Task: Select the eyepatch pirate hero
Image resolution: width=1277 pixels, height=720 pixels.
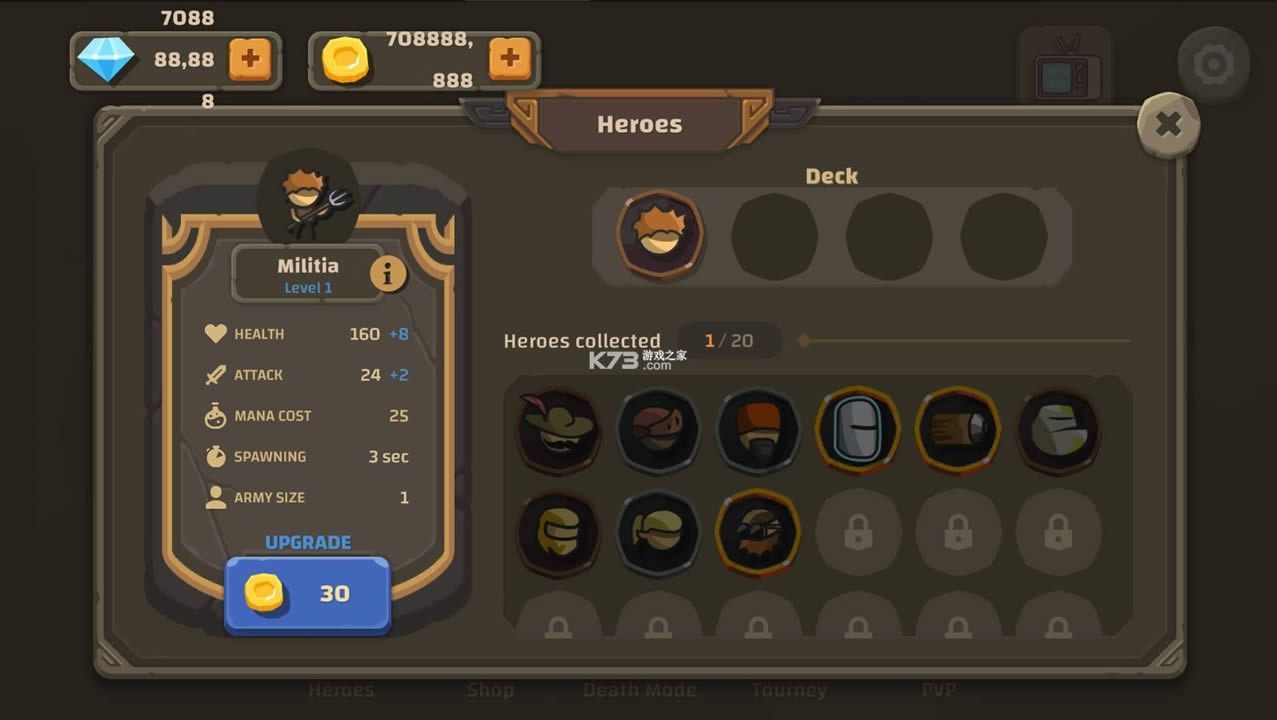Action: click(x=658, y=431)
